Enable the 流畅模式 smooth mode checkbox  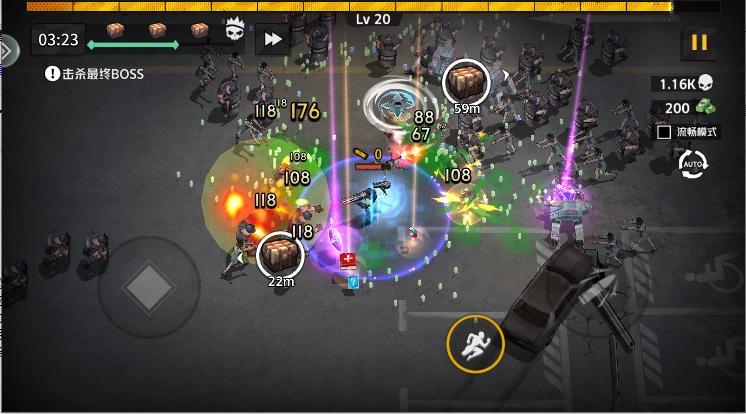663,131
